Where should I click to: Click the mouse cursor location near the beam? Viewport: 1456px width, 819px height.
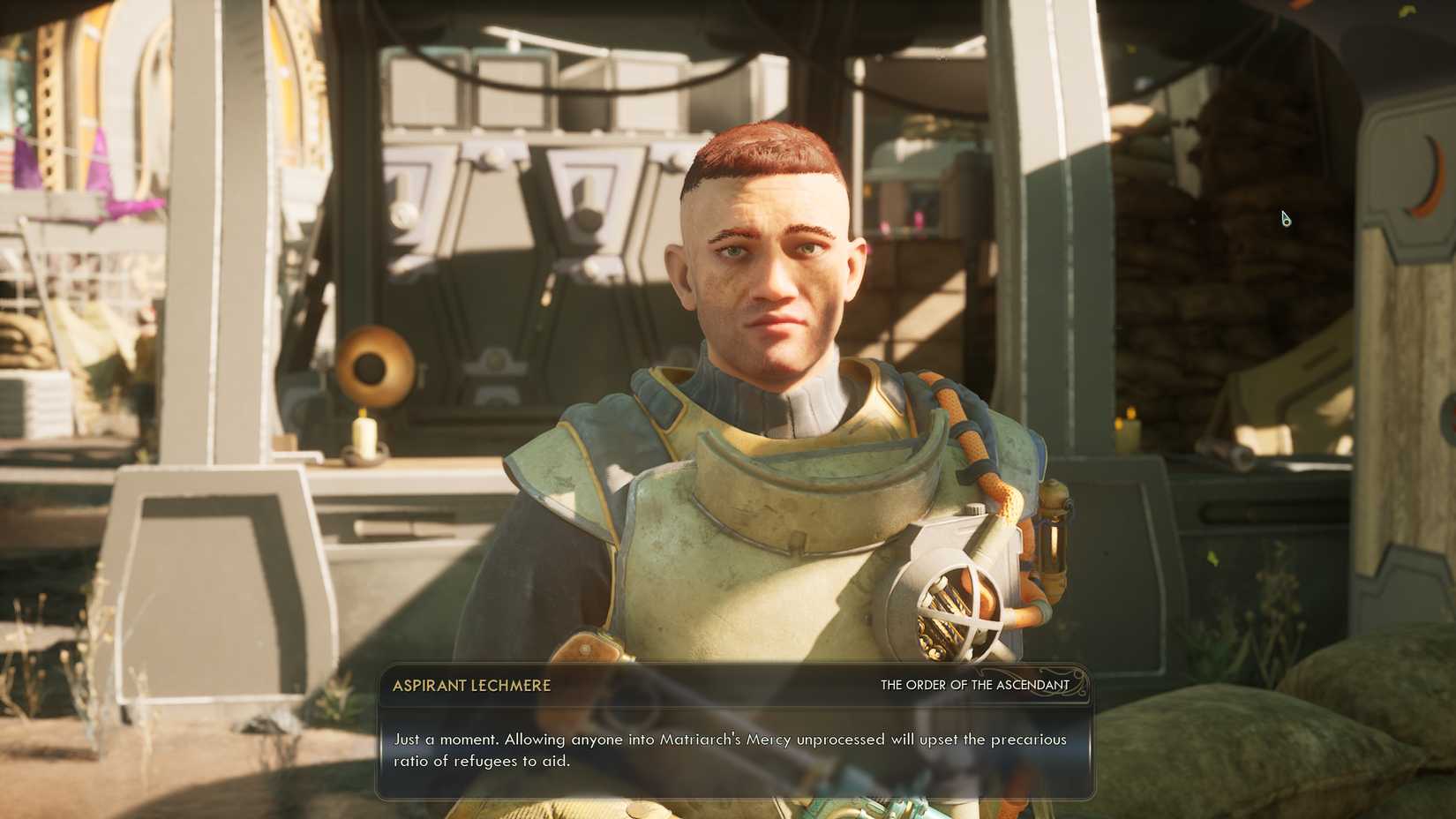click(1285, 217)
